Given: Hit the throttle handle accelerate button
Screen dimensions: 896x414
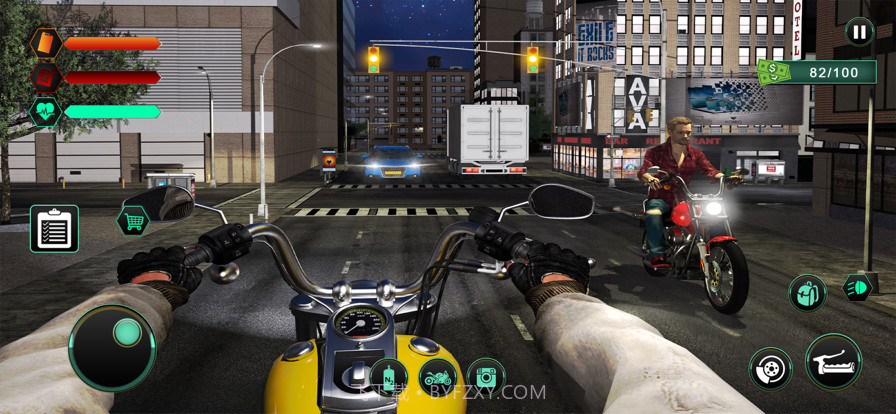Looking at the screenshot, I should click(x=833, y=361).
